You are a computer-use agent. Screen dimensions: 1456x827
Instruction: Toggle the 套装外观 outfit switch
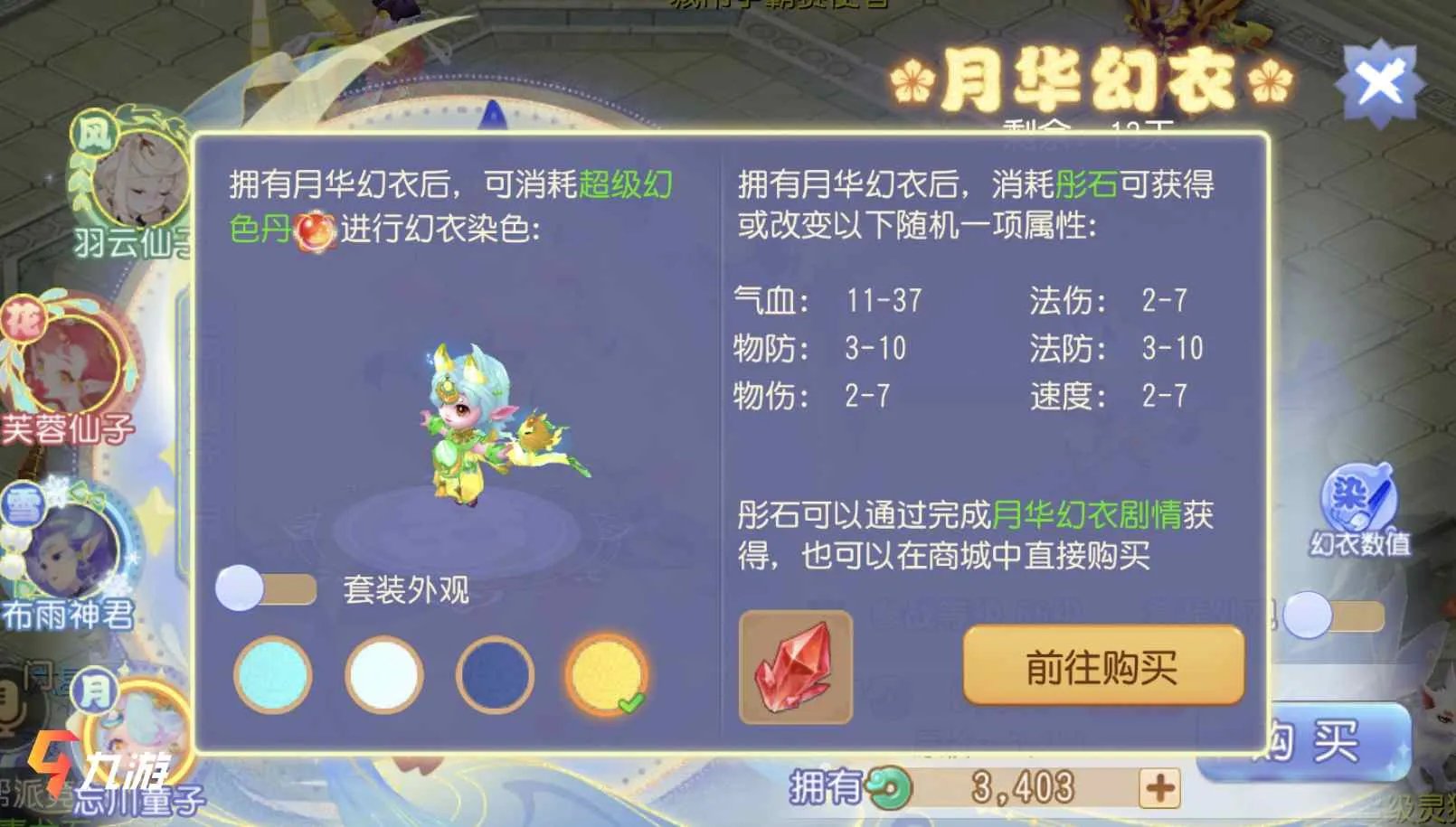point(262,586)
